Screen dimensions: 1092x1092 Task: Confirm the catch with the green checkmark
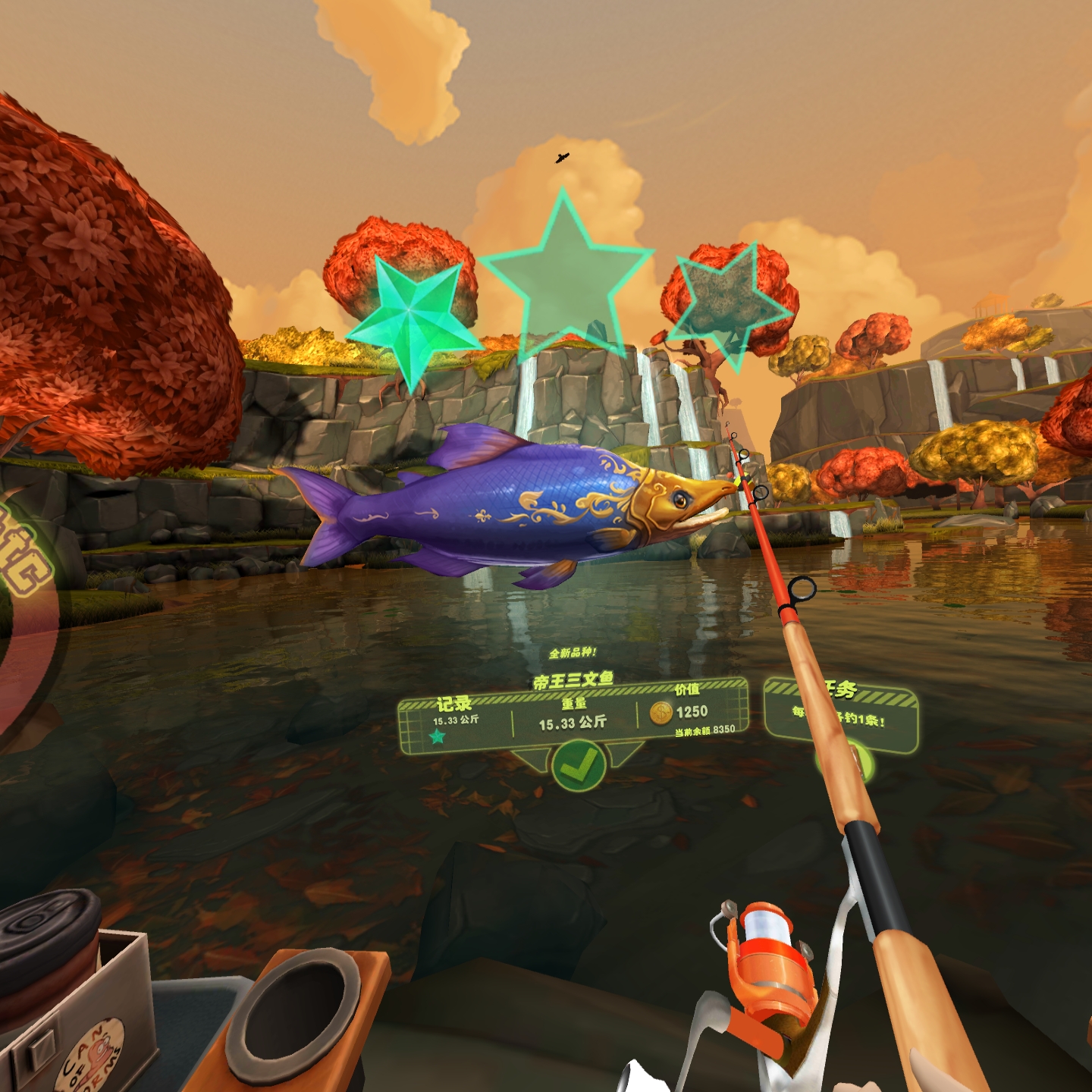[x=578, y=767]
